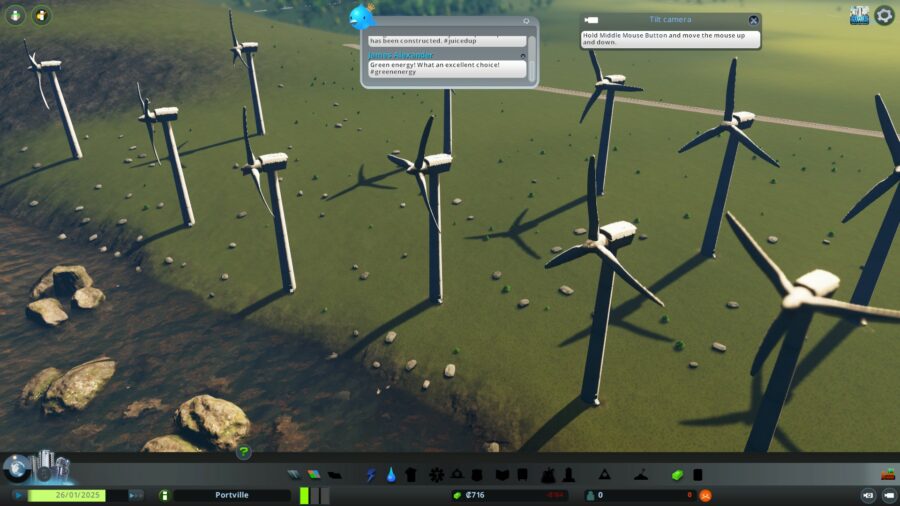Select the Roads build menu

(x=294, y=474)
